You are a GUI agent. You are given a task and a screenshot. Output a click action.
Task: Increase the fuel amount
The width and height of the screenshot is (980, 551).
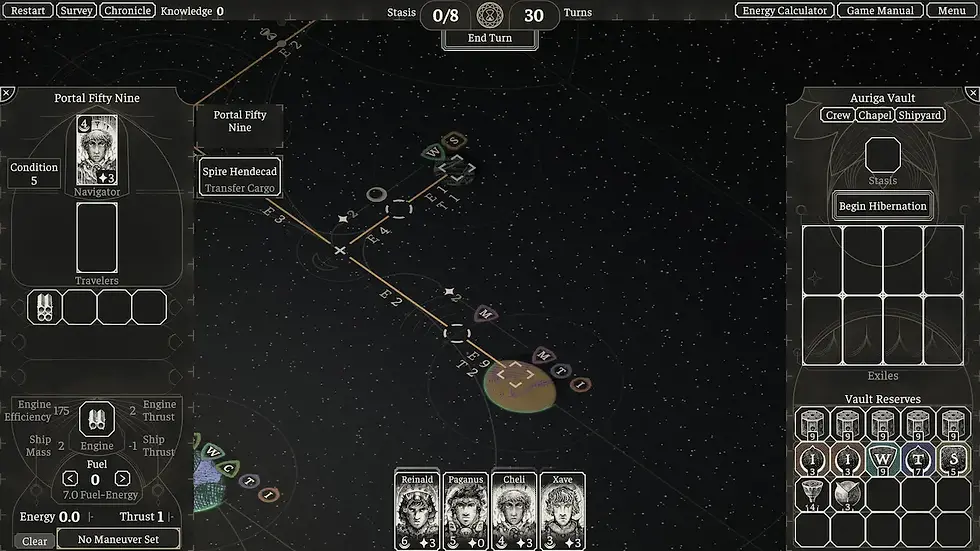coord(122,479)
